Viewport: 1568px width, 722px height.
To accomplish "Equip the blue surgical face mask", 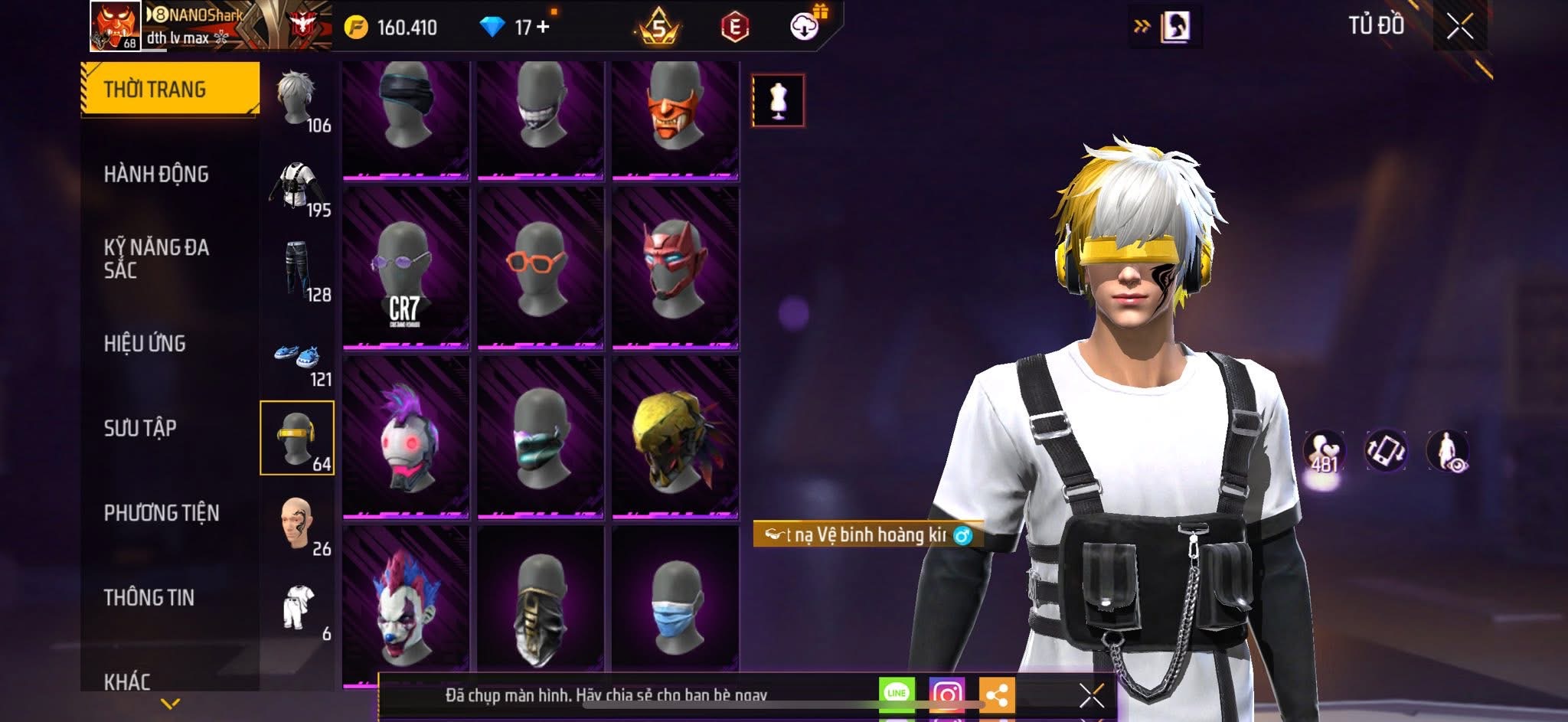I will [x=675, y=602].
